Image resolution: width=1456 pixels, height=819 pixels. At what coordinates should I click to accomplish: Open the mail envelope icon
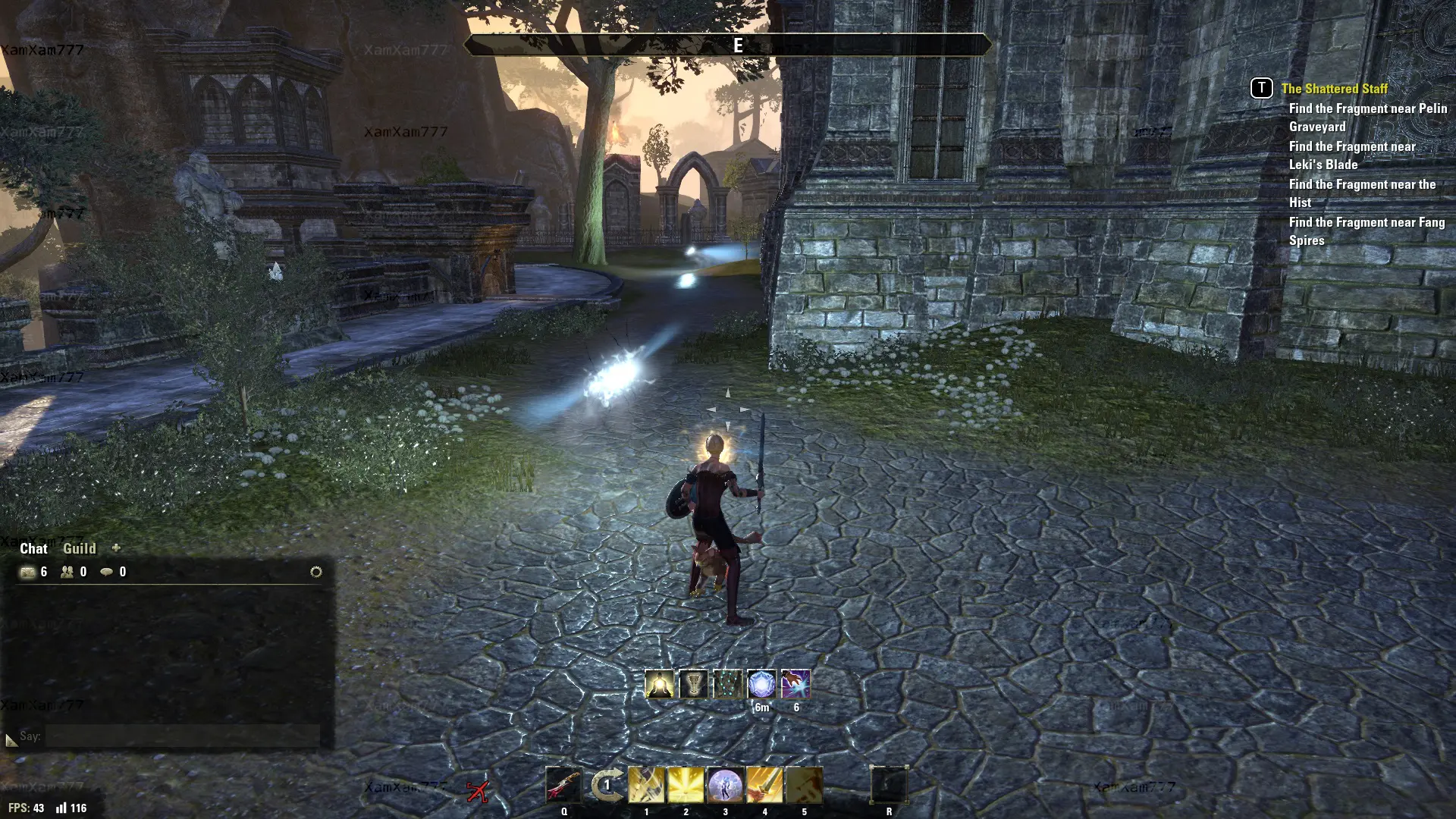[28, 572]
